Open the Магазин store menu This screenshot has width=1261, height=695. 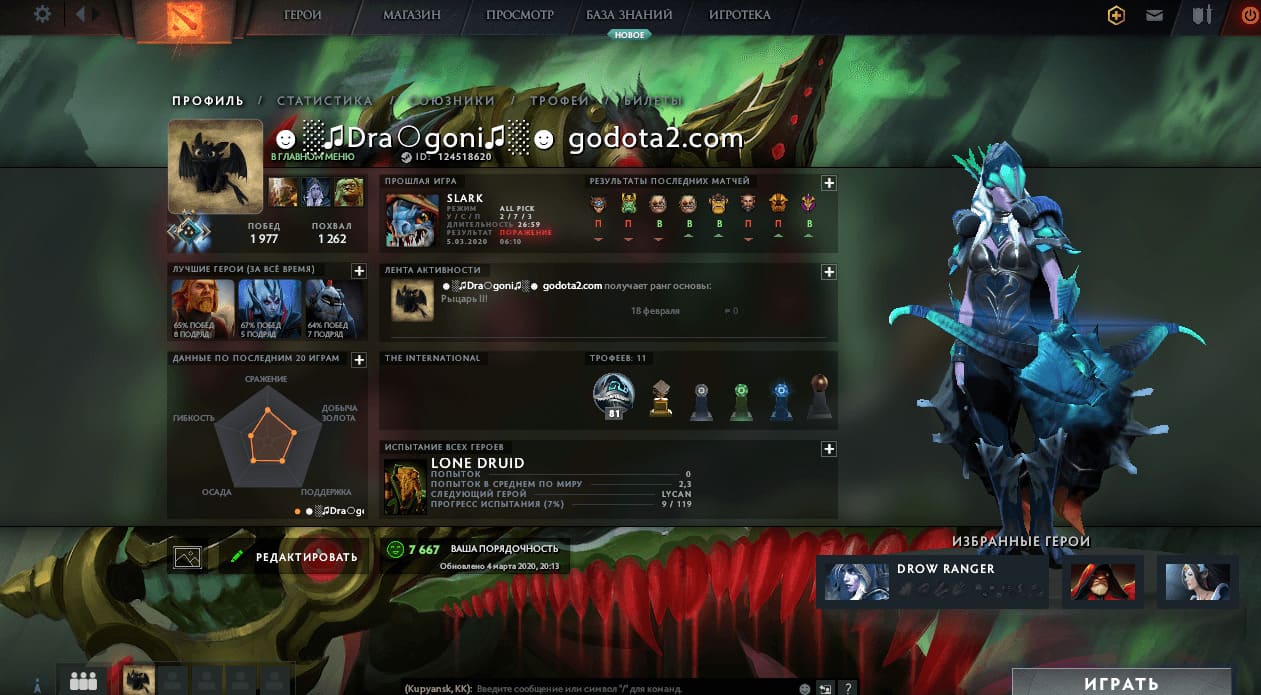411,16
